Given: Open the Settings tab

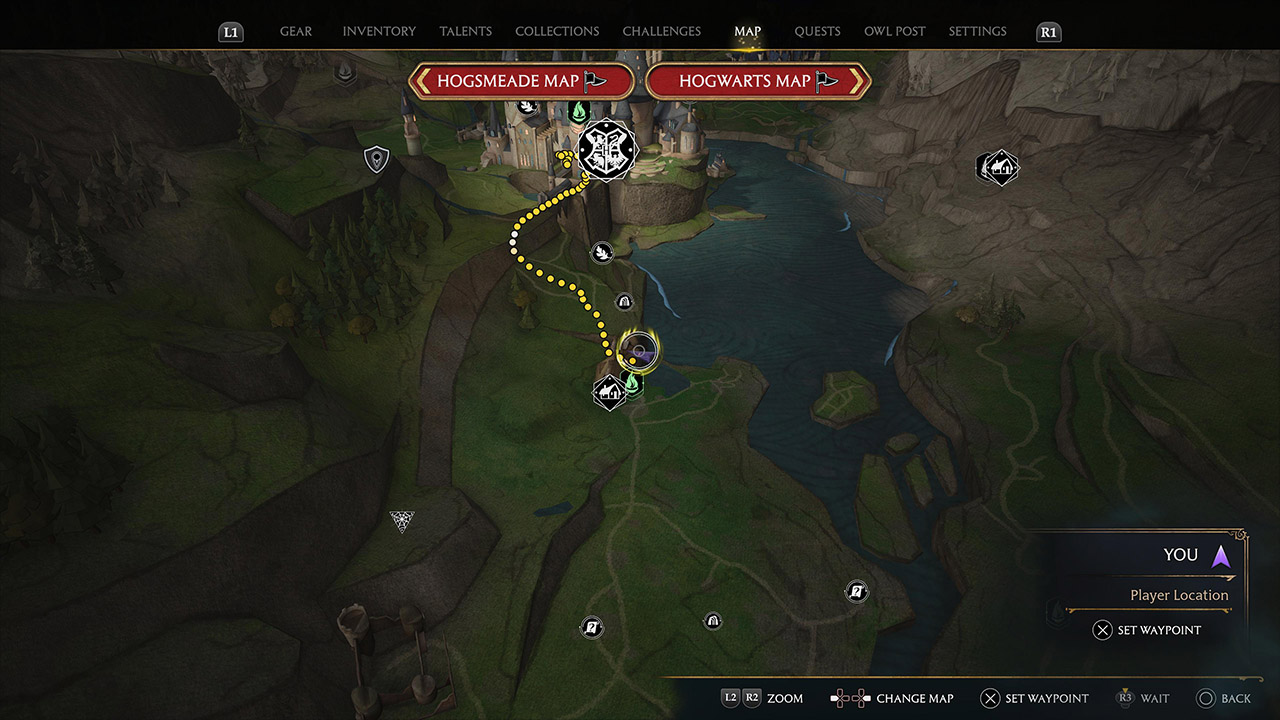Looking at the screenshot, I should 977,31.
